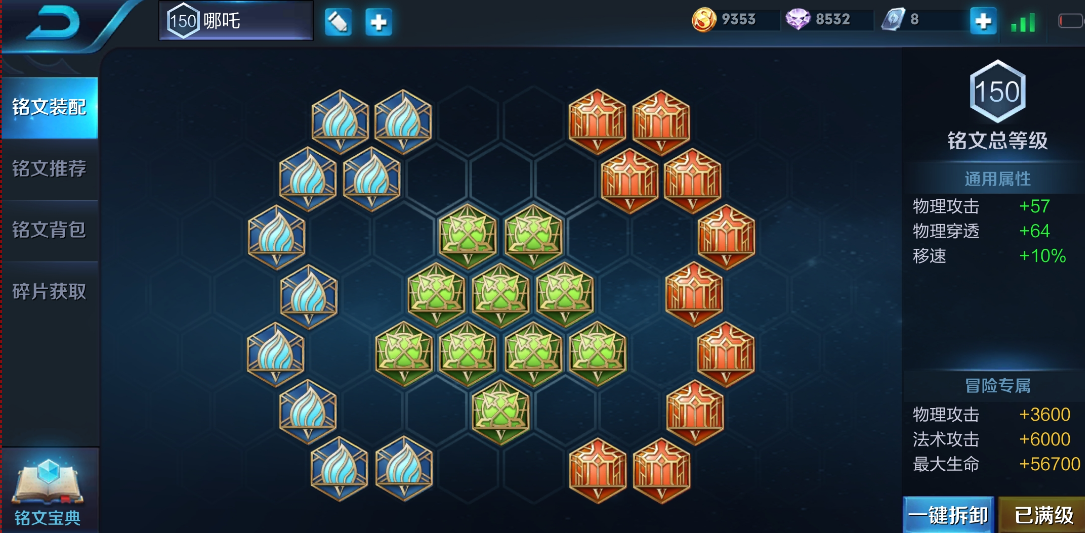Buy more currency with the top-right plus
This screenshot has width=1085, height=533.
click(x=983, y=21)
